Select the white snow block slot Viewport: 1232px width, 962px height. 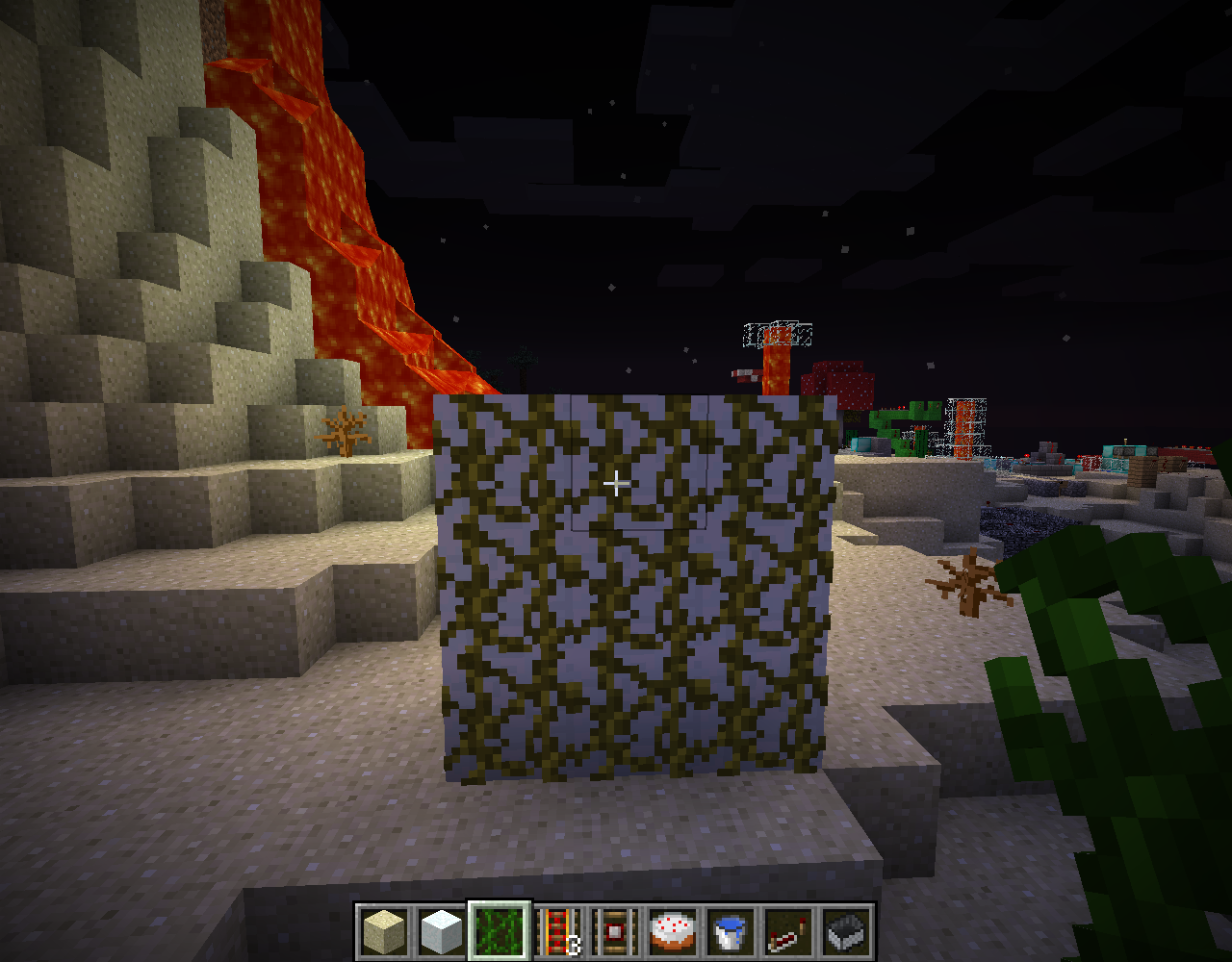coord(443,931)
